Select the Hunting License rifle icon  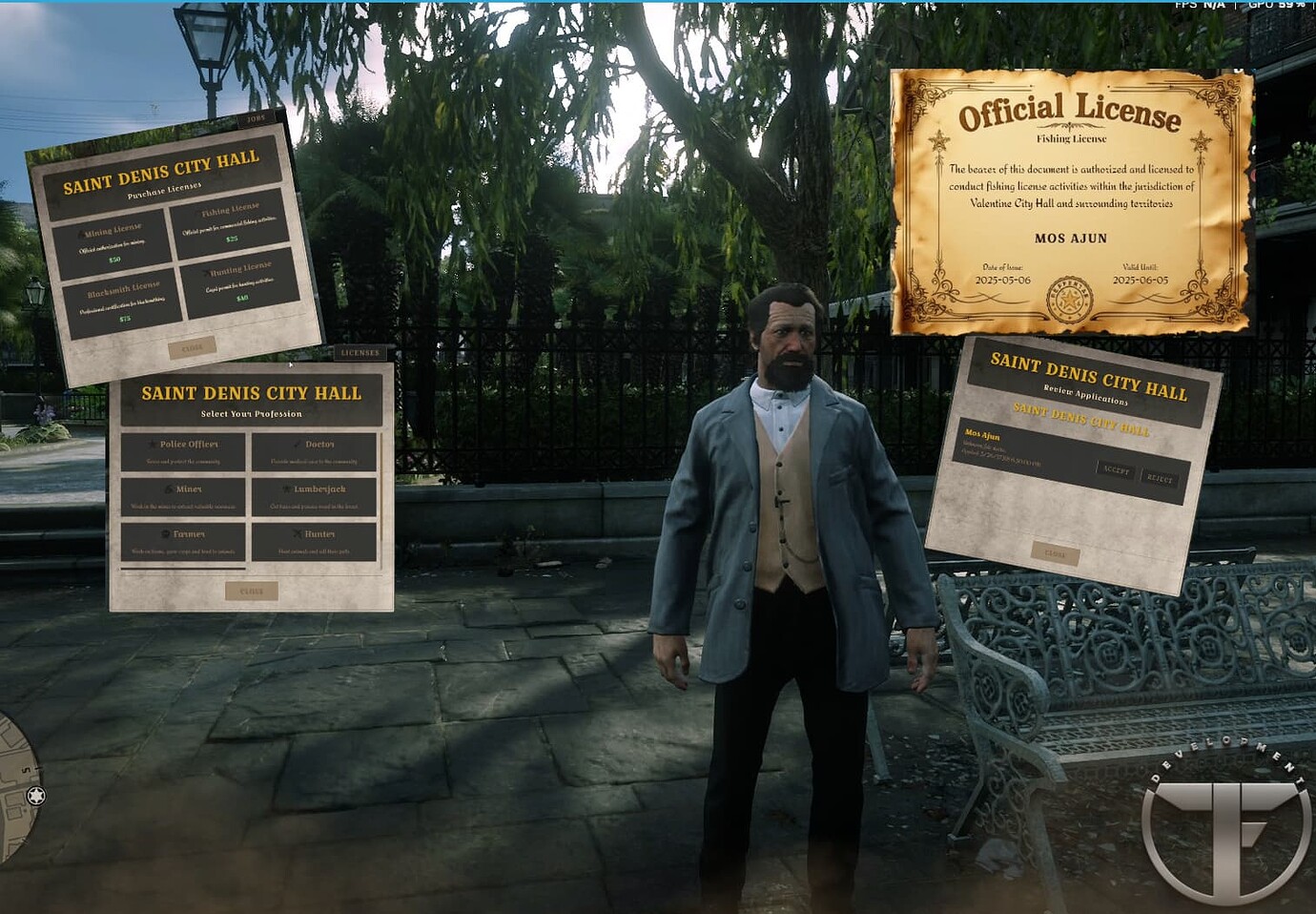205,271
